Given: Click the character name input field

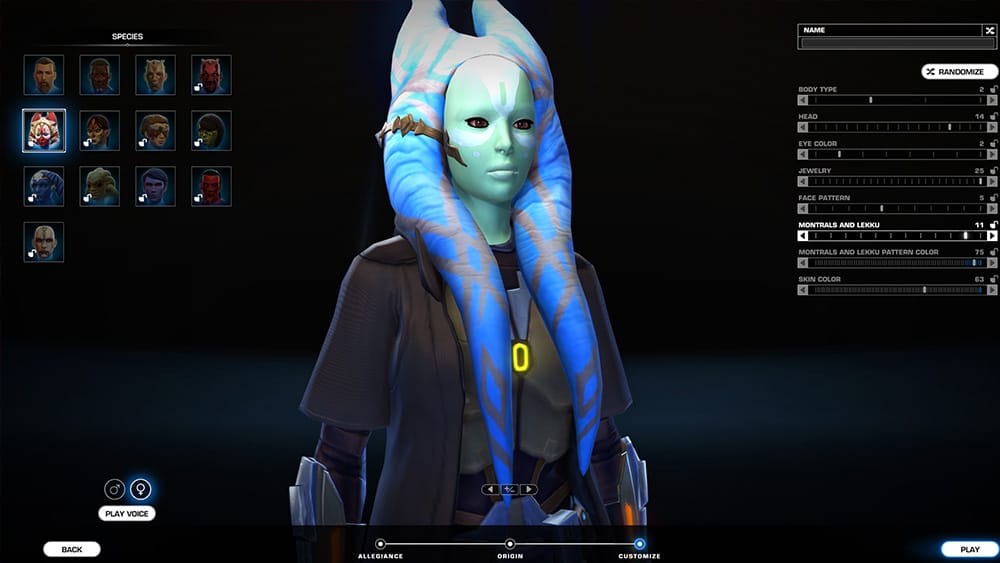Looking at the screenshot, I should click(890, 43).
